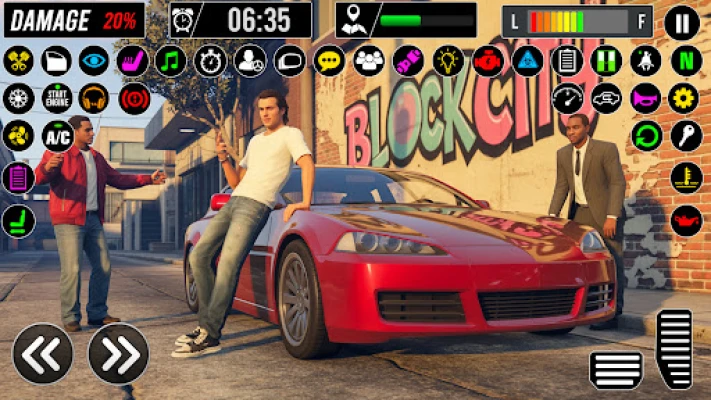Tap the Start Engine button
The height and width of the screenshot is (400, 711).
point(56,98)
